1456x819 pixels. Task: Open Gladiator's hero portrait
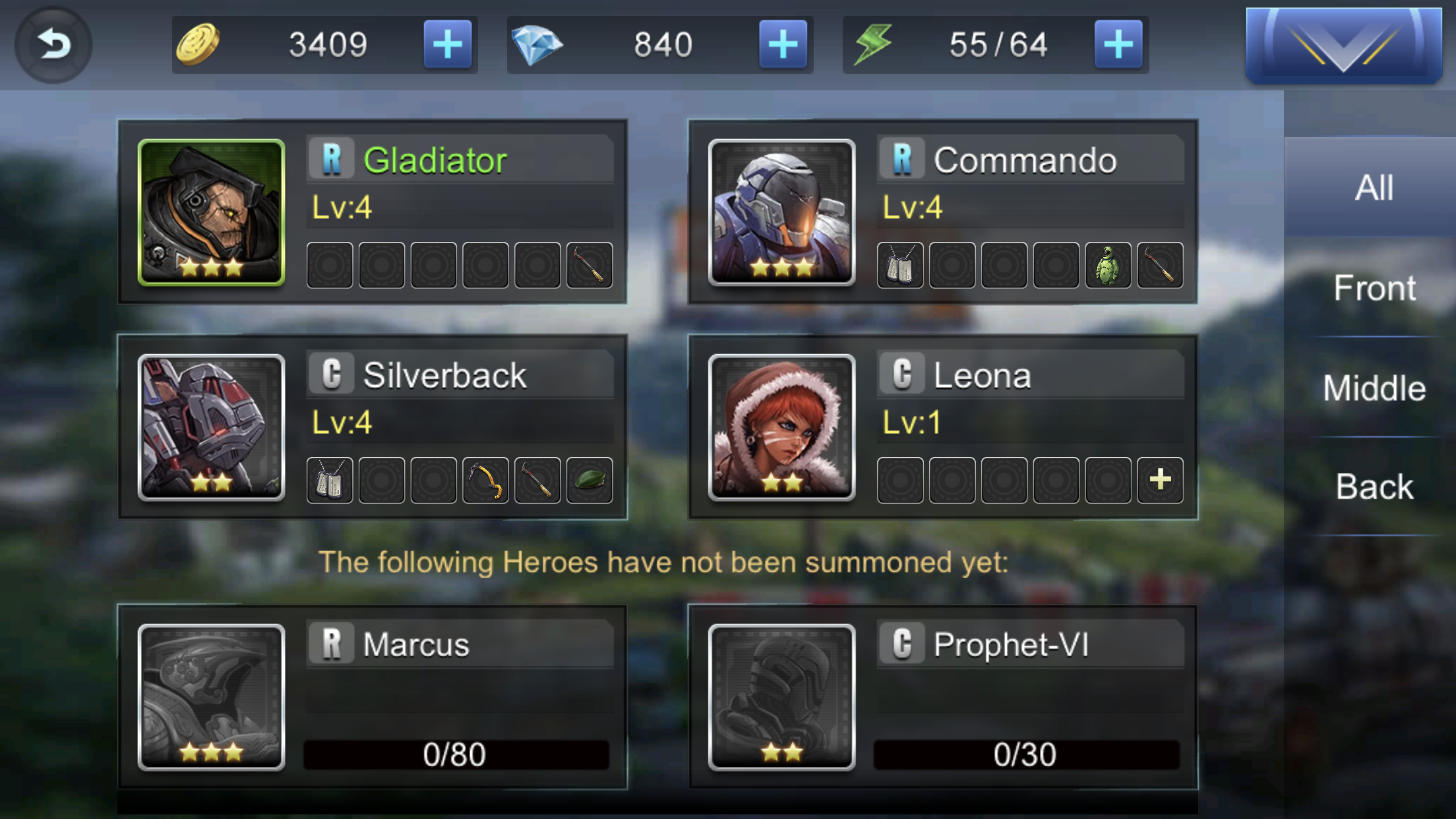pos(210,211)
